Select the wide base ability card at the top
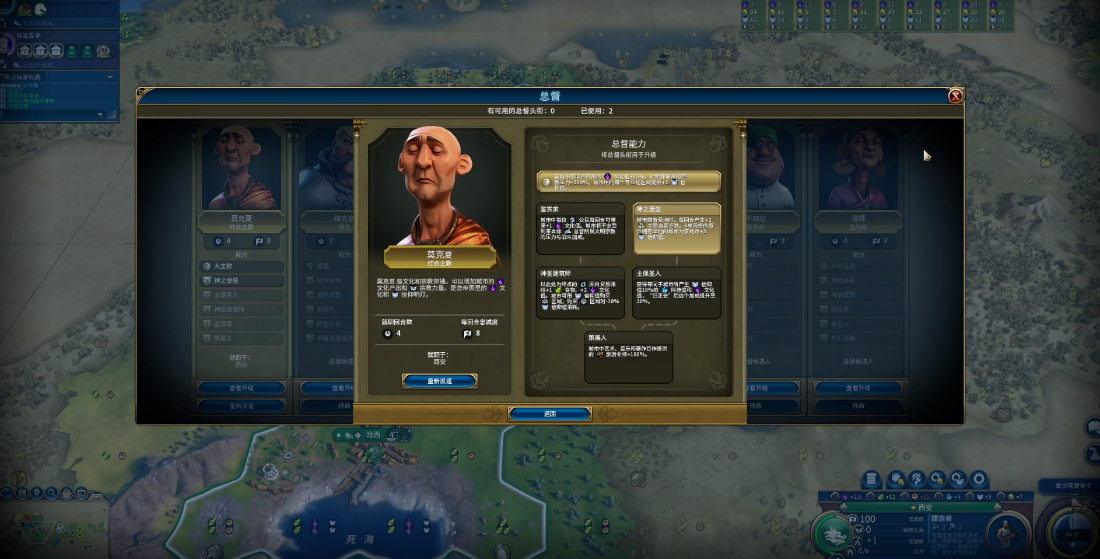The image size is (1100, 559). [x=629, y=181]
